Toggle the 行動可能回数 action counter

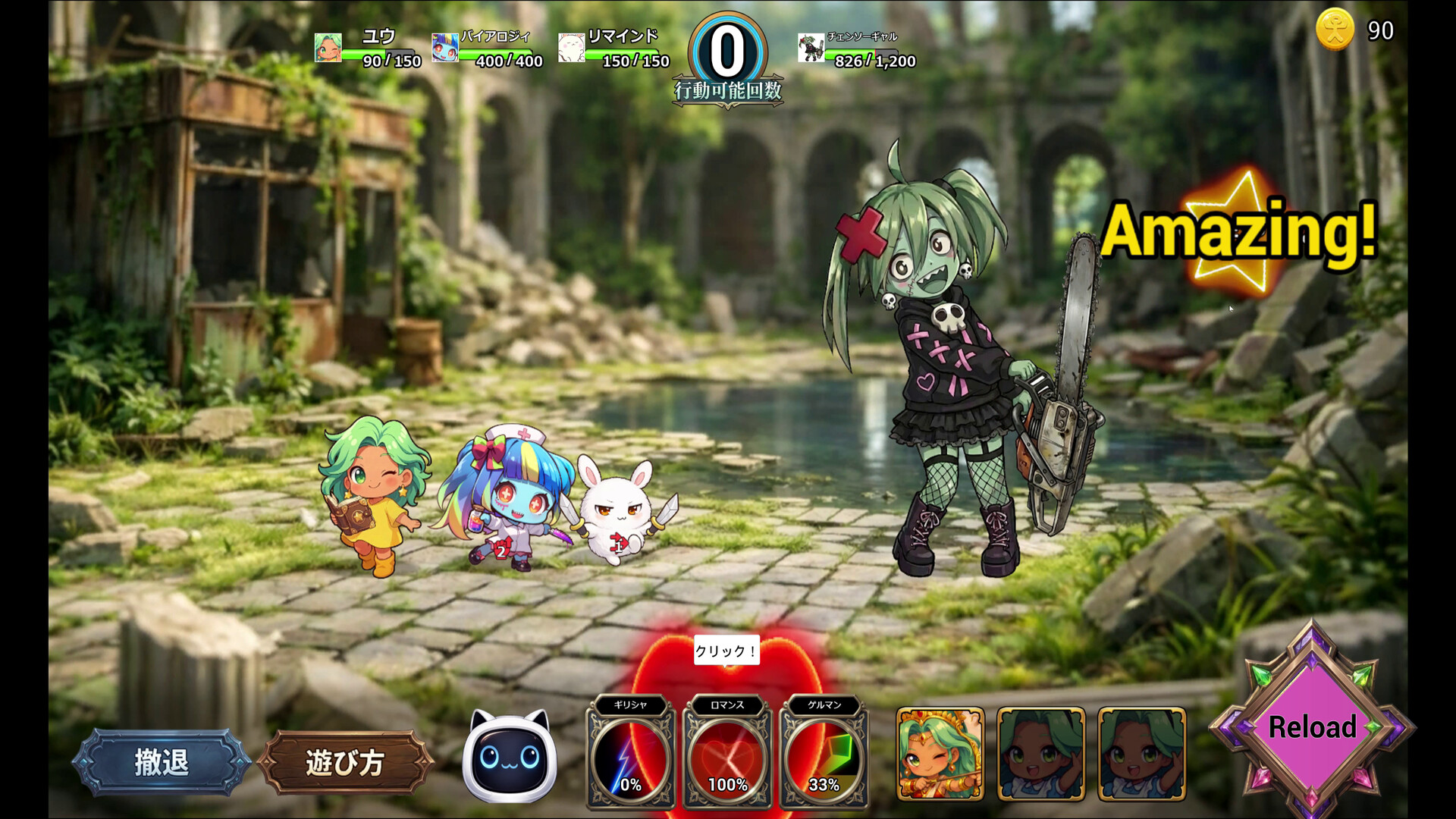tap(726, 53)
